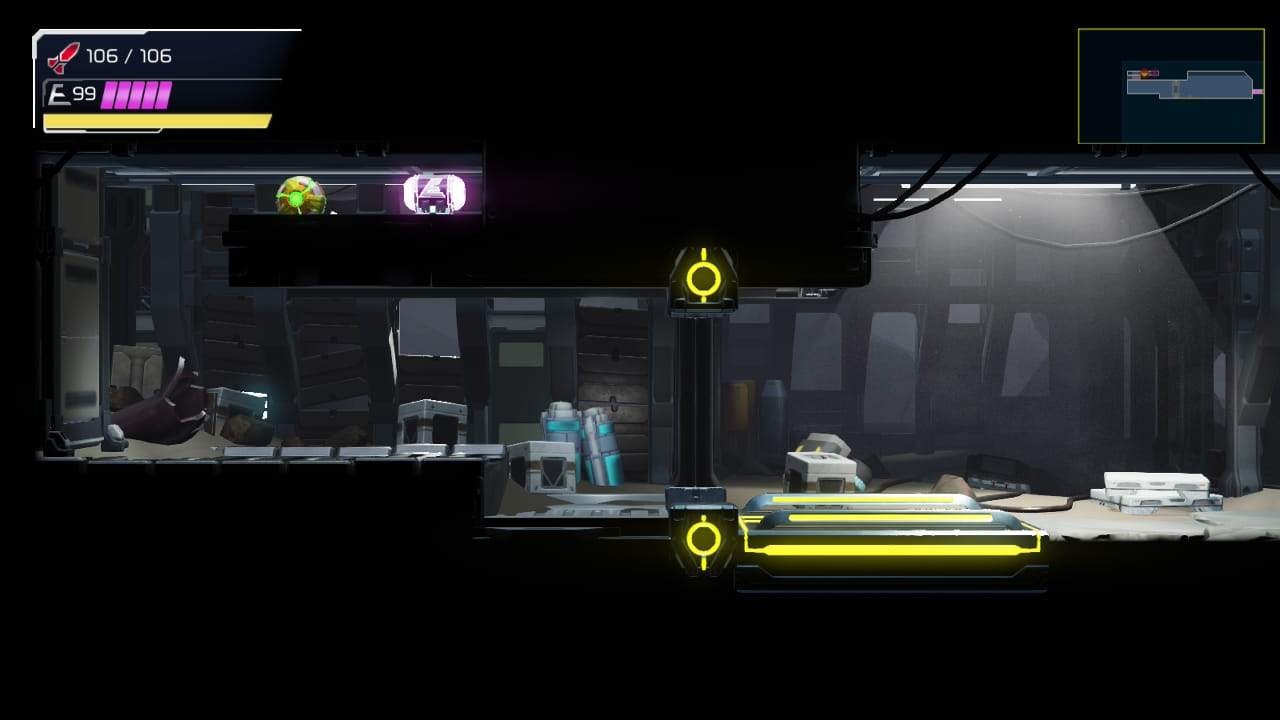Screen dimensions: 1280x720
Task: Click the energy counter showing 99
Action: tap(86, 93)
